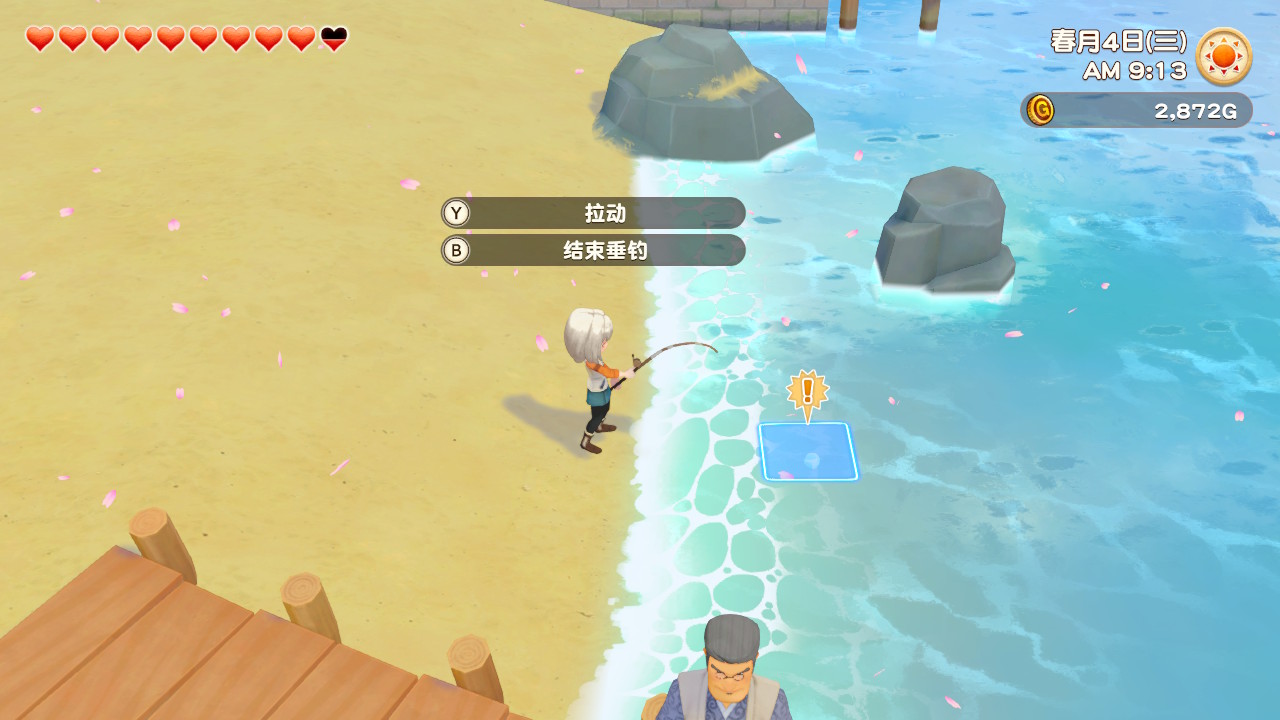Choose the 拉动 (pull) fishing action

pyautogui.click(x=594, y=213)
